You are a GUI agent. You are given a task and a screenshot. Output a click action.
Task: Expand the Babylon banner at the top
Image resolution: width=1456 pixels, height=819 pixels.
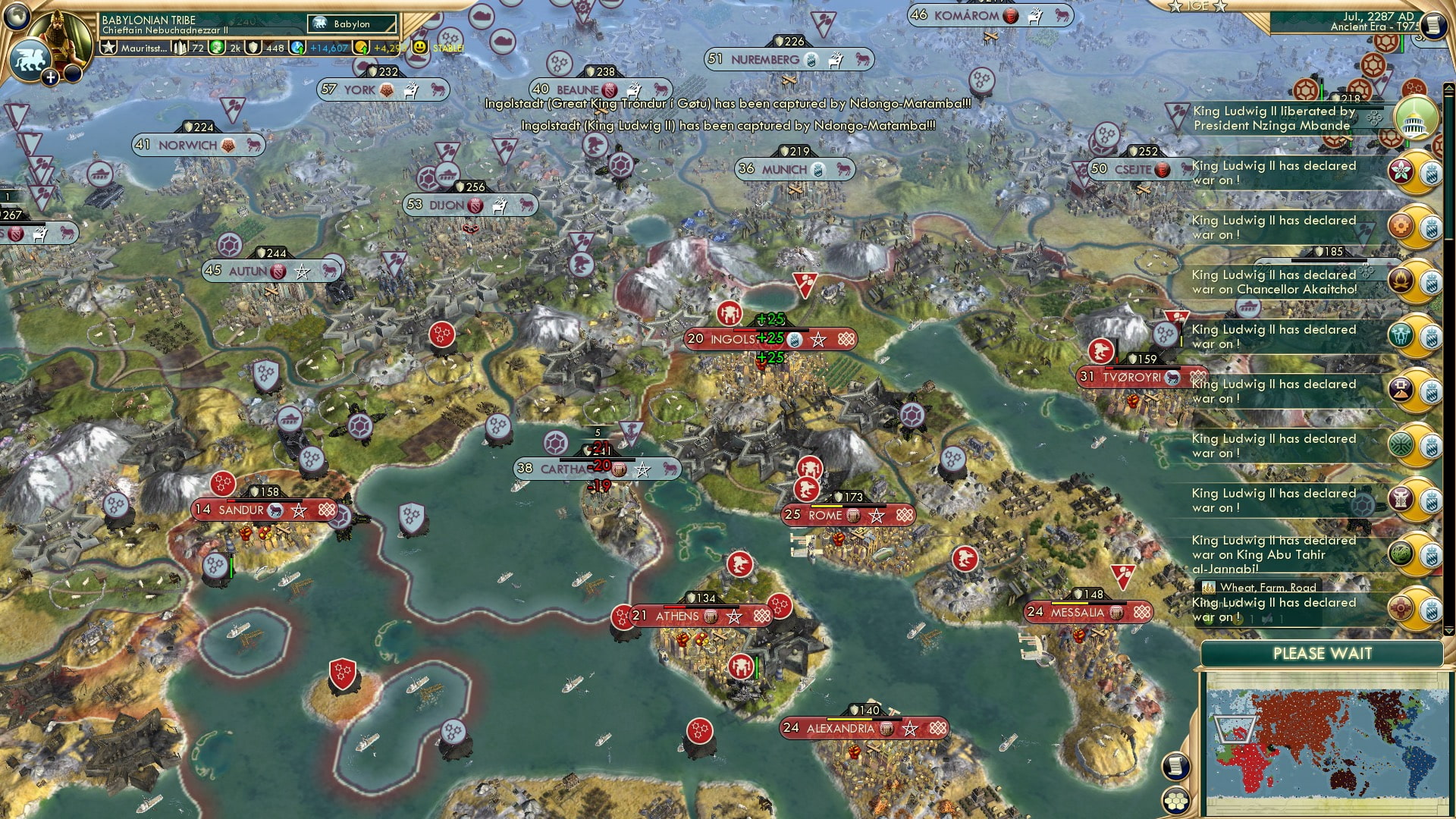point(351,24)
